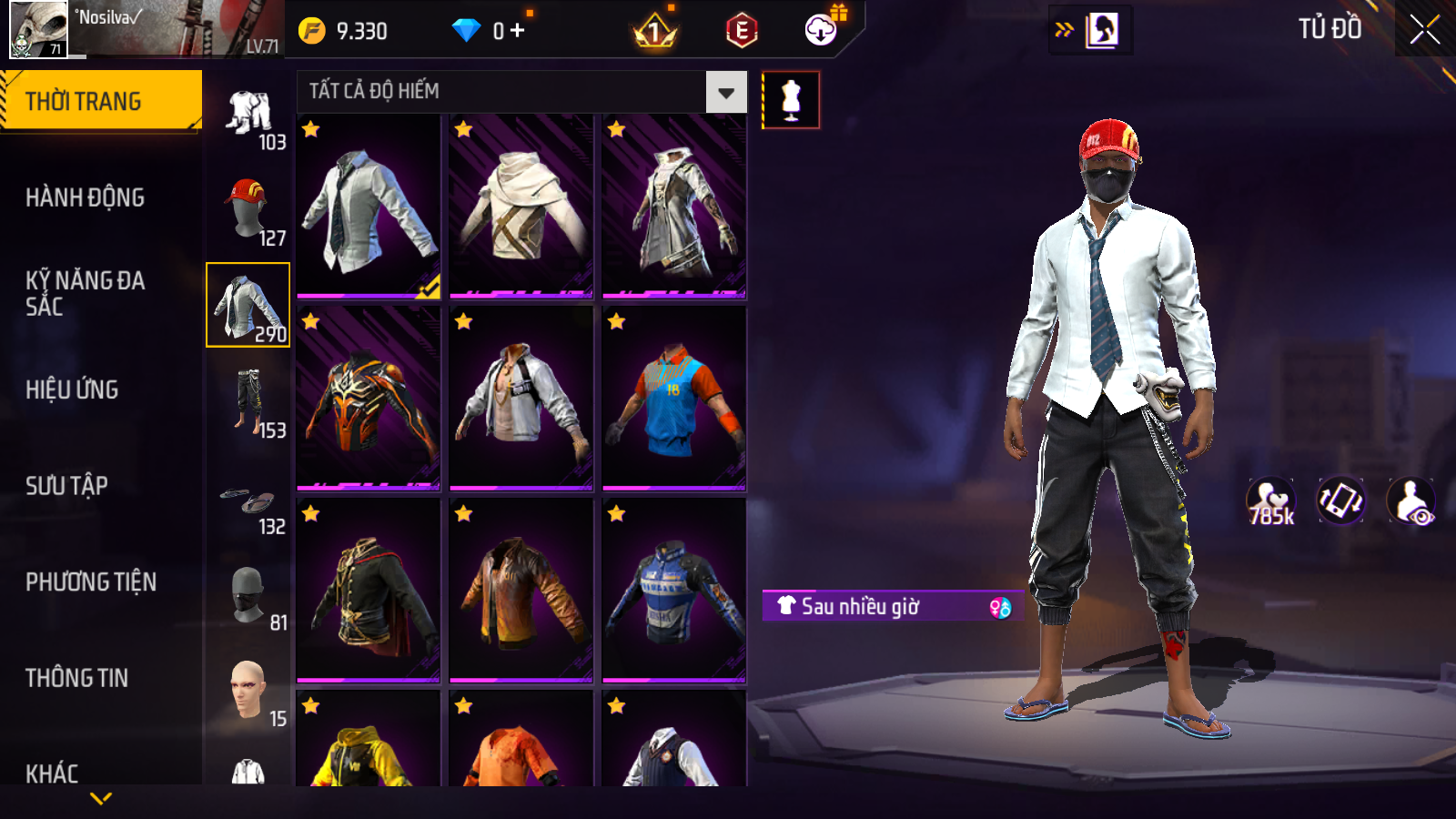The height and width of the screenshot is (819, 1456).
Task: Open the Sau nhiều giờ outfit set bar
Action: (x=892, y=606)
